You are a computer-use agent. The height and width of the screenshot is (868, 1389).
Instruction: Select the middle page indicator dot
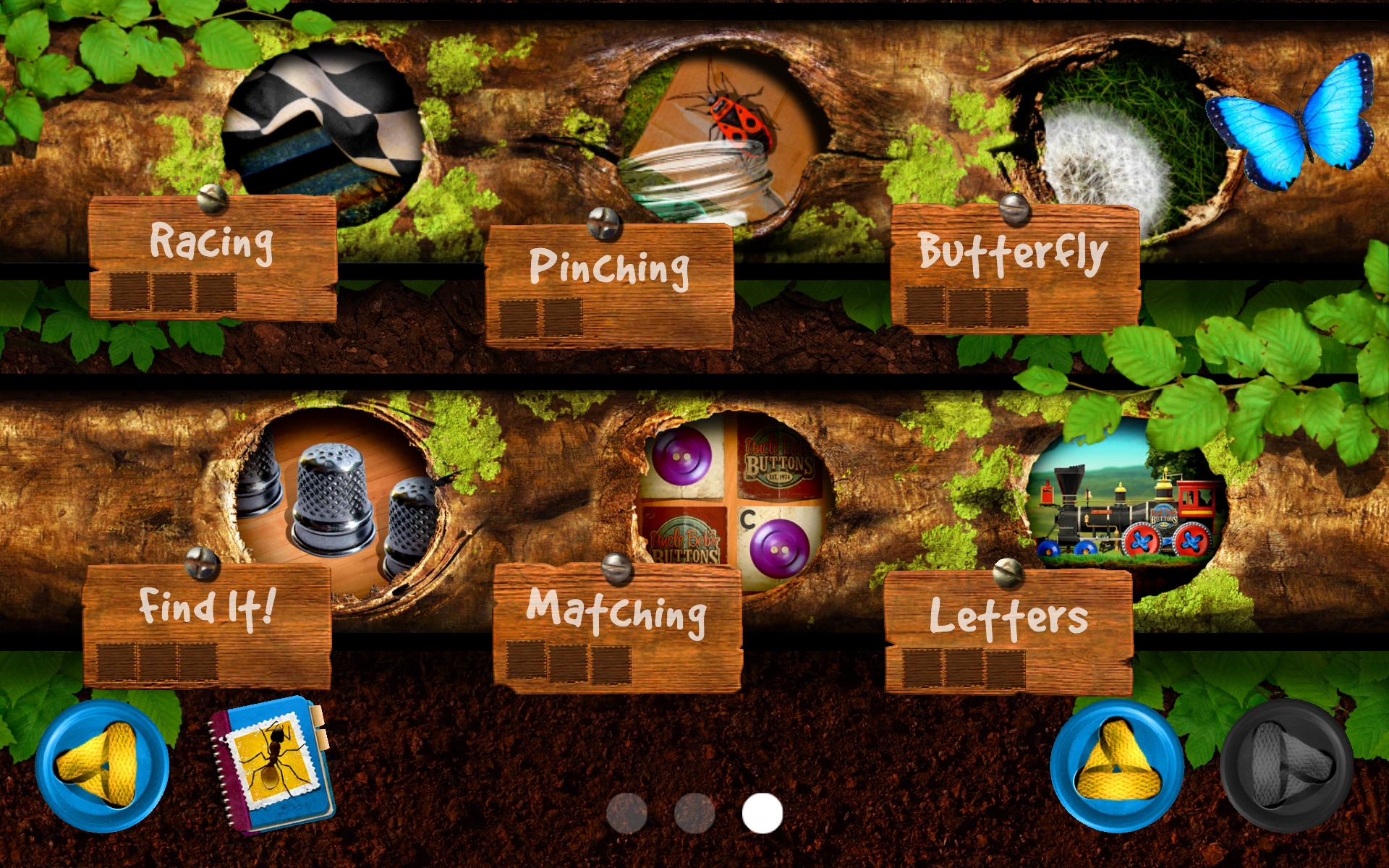pyautogui.click(x=693, y=811)
